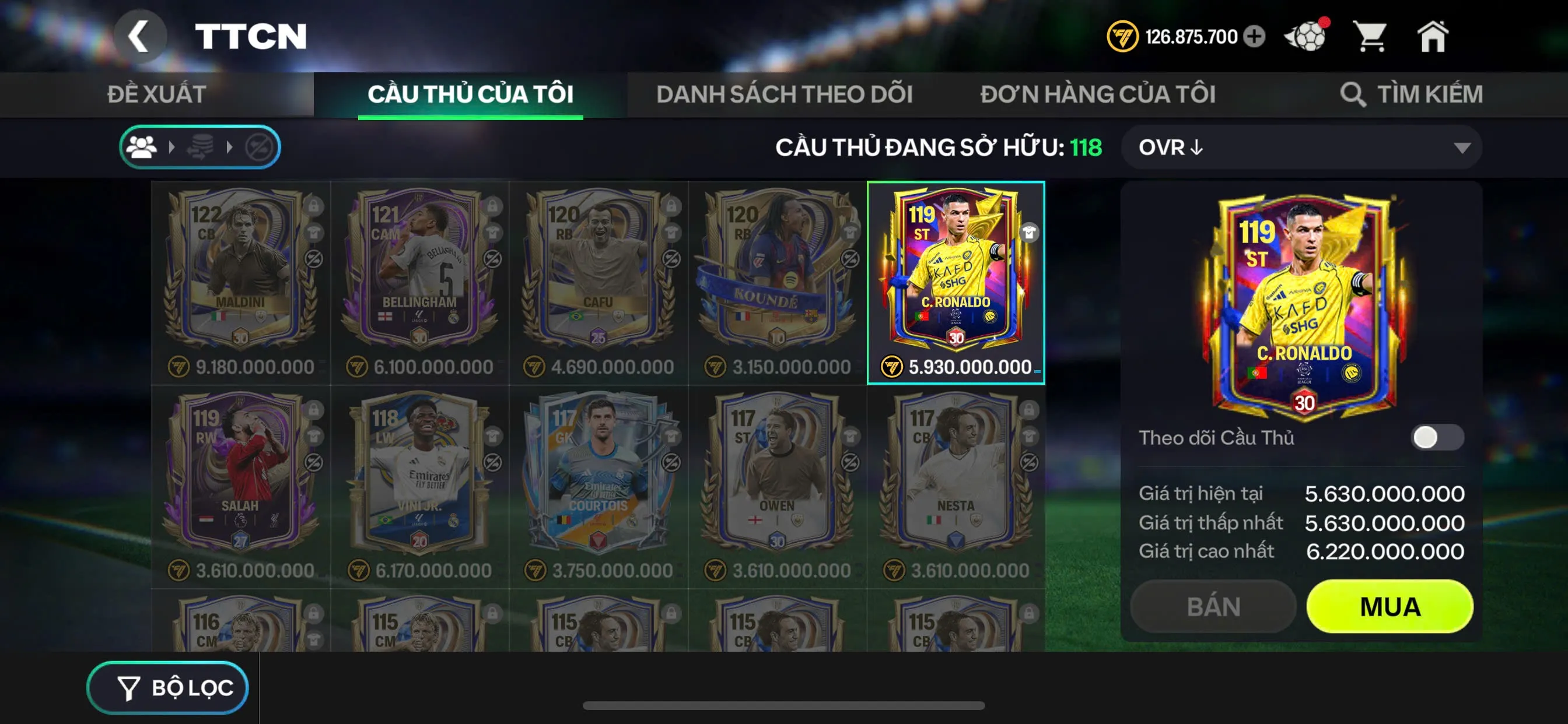Return to home screen via house icon
This screenshot has height=724, width=1568.
[x=1433, y=37]
